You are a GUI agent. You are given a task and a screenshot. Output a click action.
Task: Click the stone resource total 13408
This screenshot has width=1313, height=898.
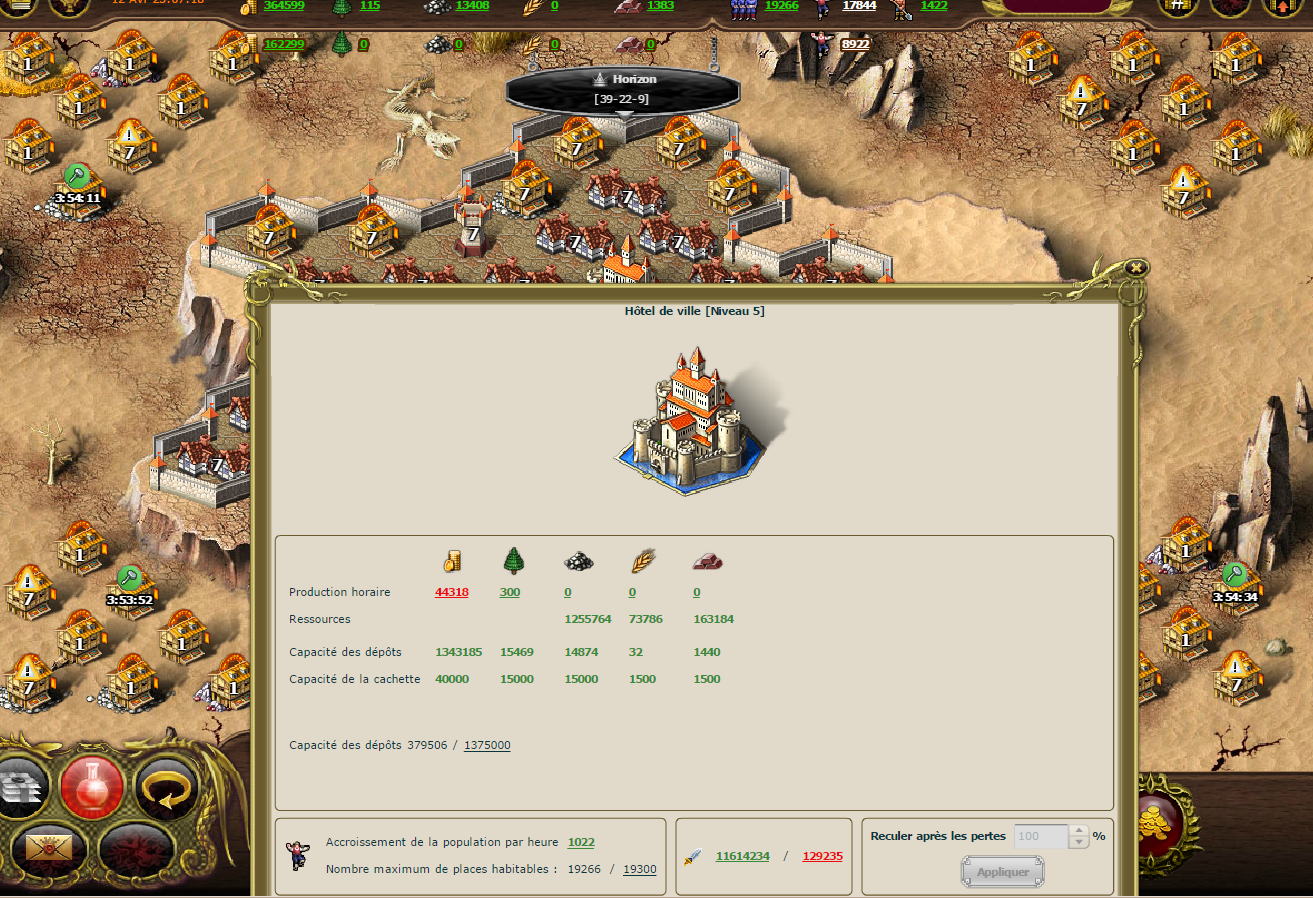[x=472, y=6]
